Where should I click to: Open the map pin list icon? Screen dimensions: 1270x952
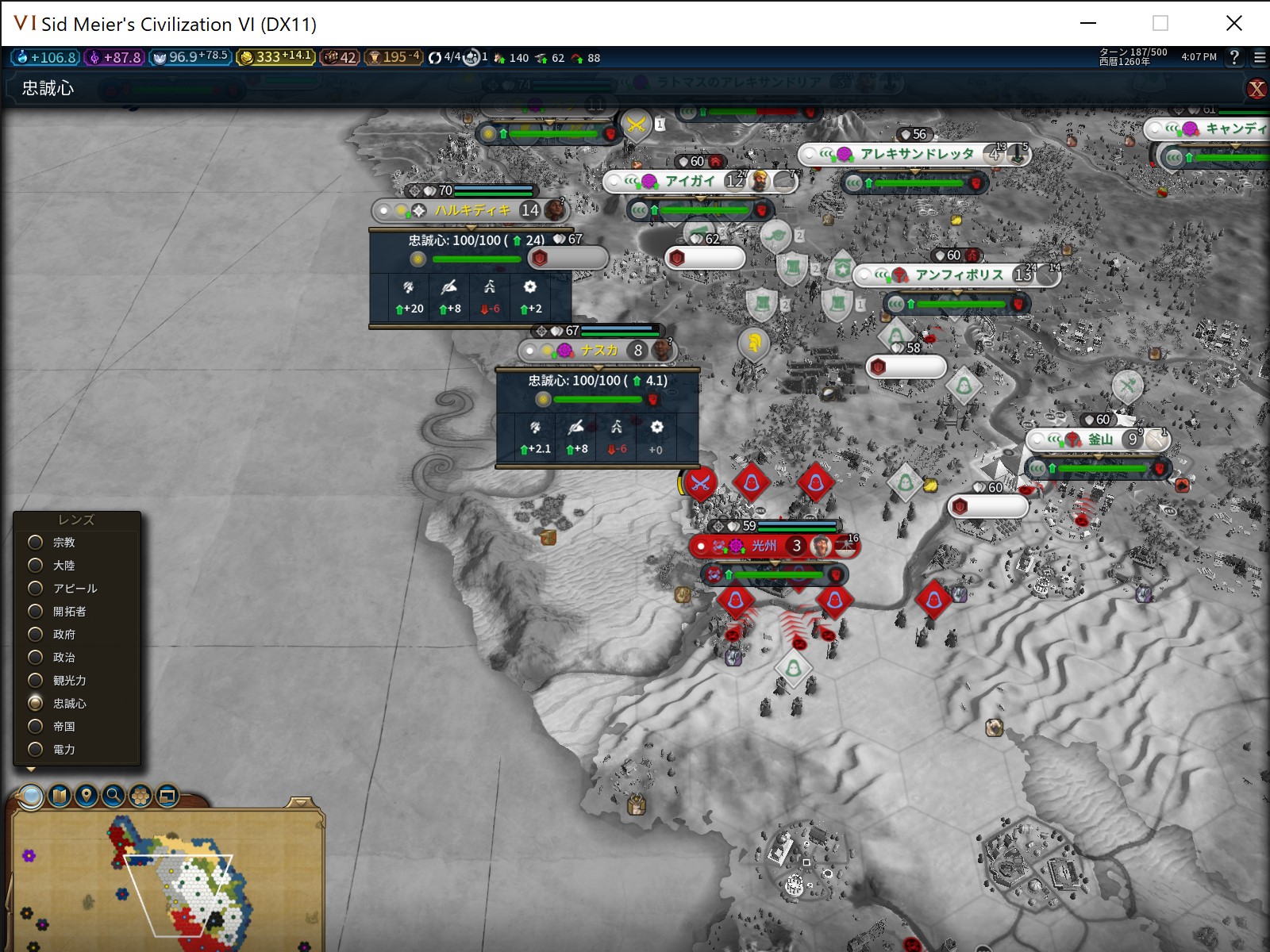(85, 796)
